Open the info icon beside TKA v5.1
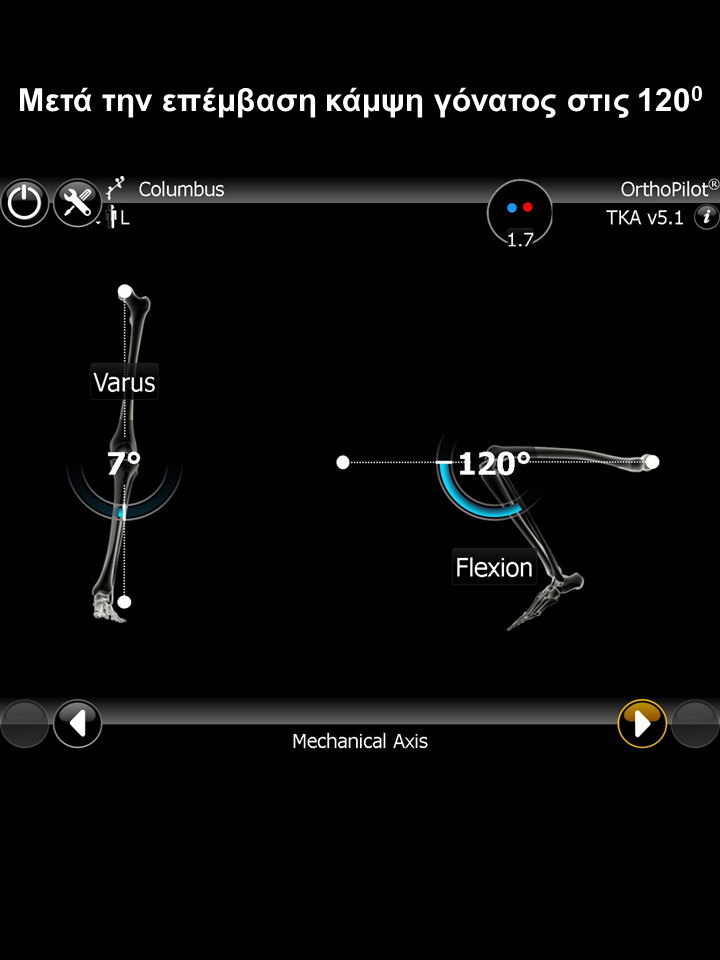The height and width of the screenshot is (960, 720). coord(706,216)
